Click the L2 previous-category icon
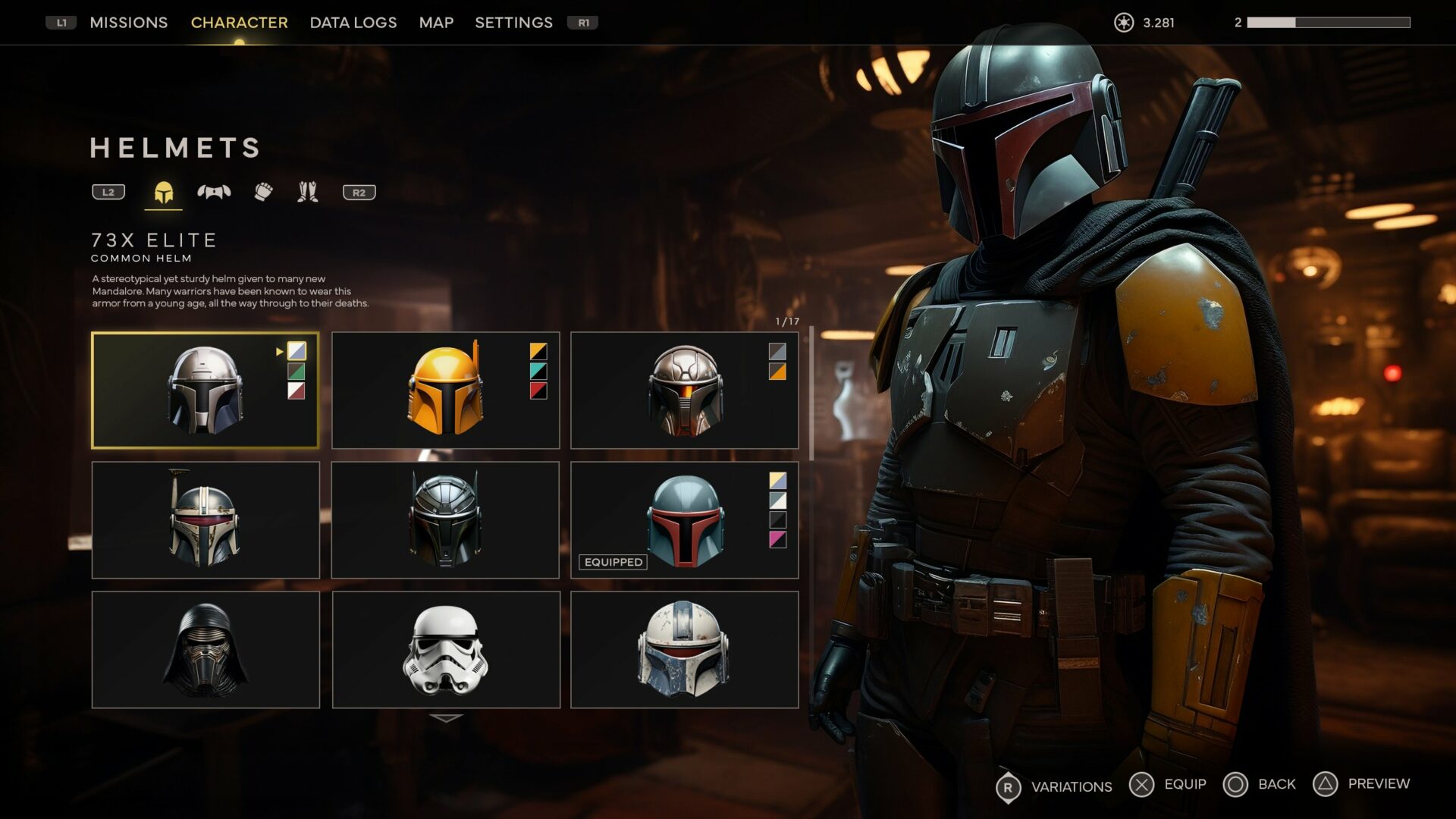This screenshot has width=1456, height=819. (x=107, y=192)
